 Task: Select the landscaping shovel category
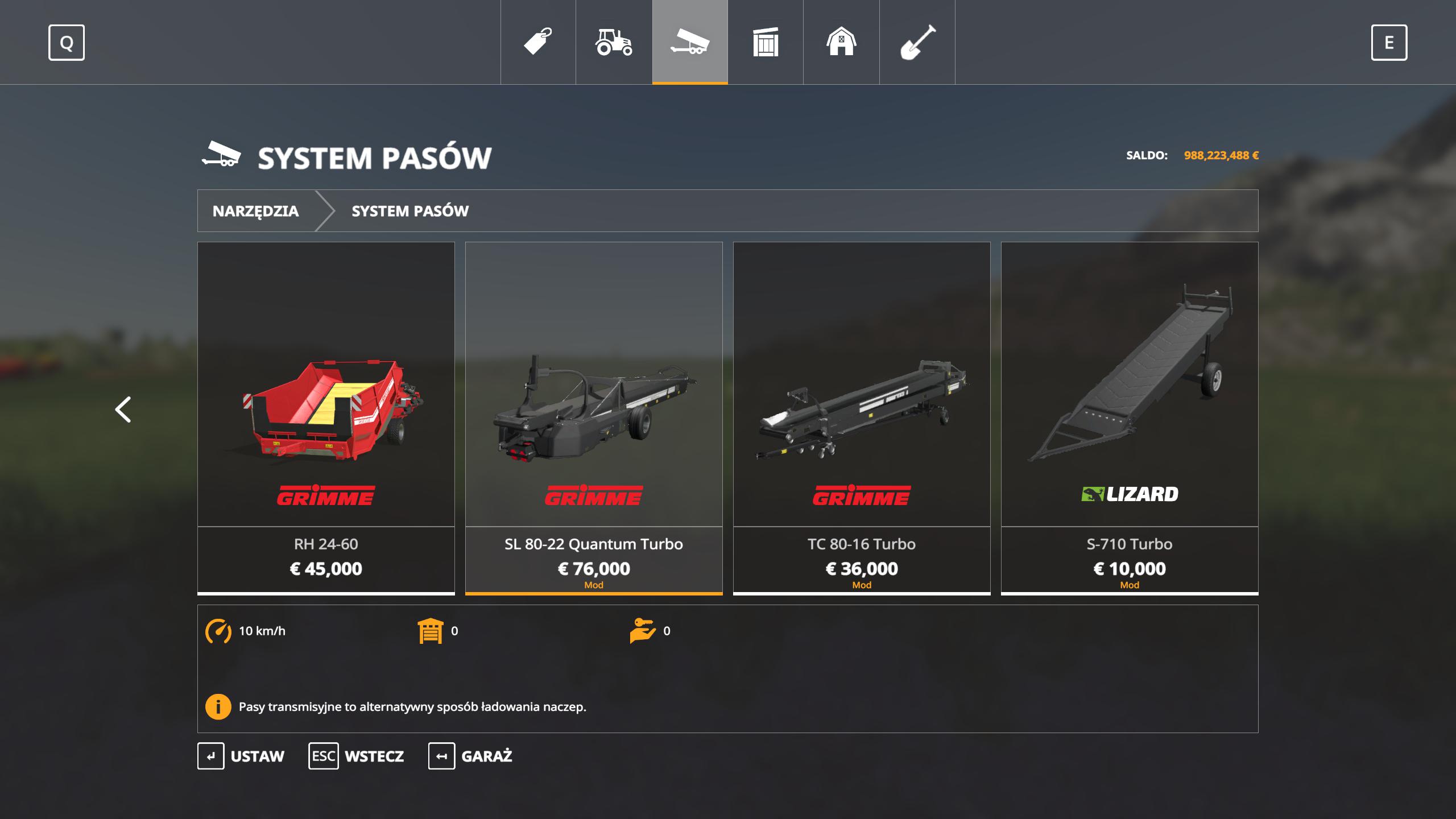point(916,42)
